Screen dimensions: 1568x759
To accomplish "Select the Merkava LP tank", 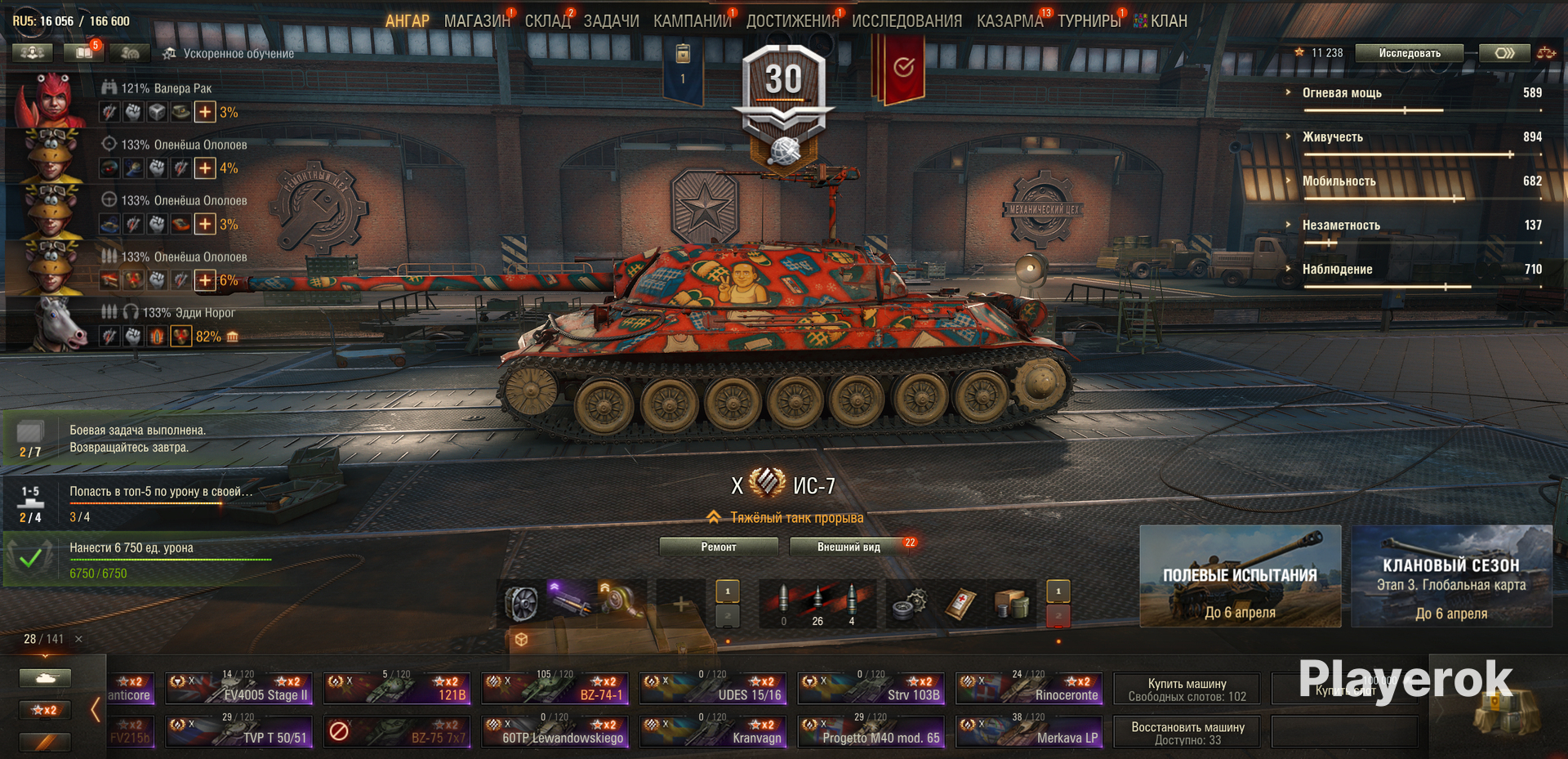I will (1030, 731).
